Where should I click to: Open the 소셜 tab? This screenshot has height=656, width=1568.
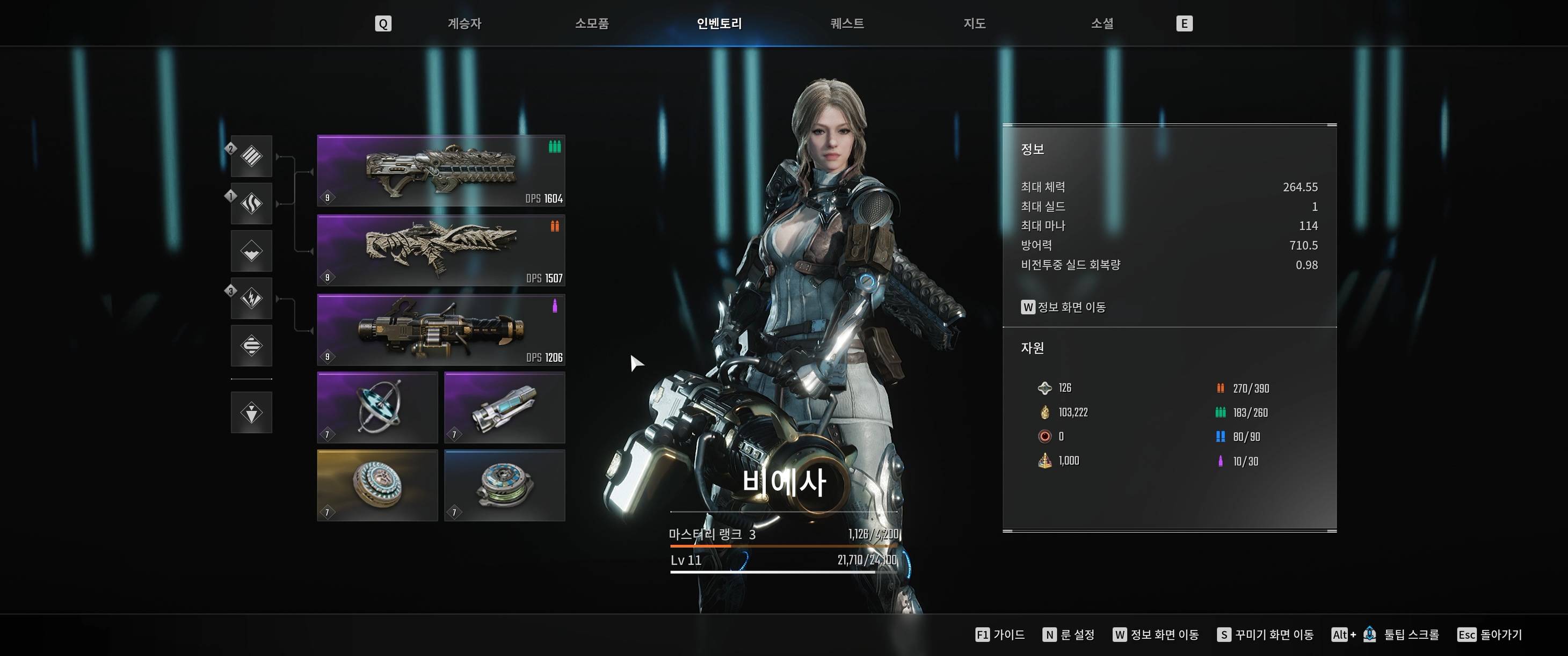[x=1102, y=24]
